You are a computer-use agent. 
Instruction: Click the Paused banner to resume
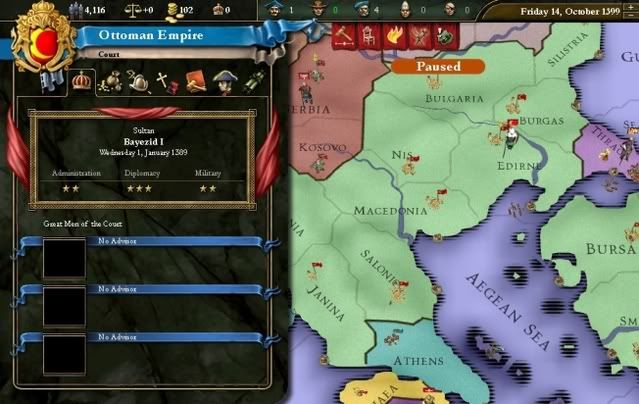click(438, 66)
